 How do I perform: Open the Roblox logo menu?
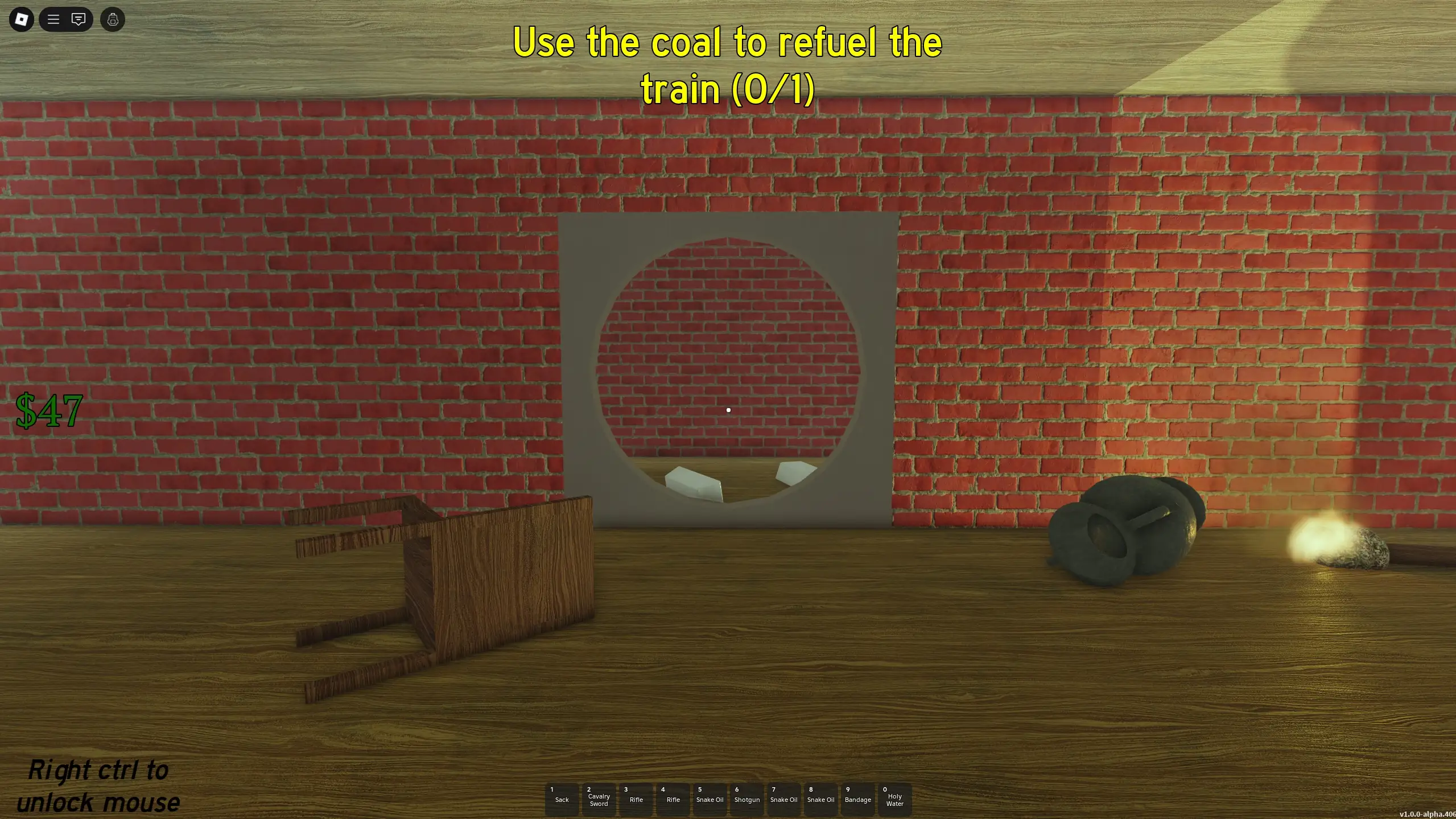tap(22, 20)
